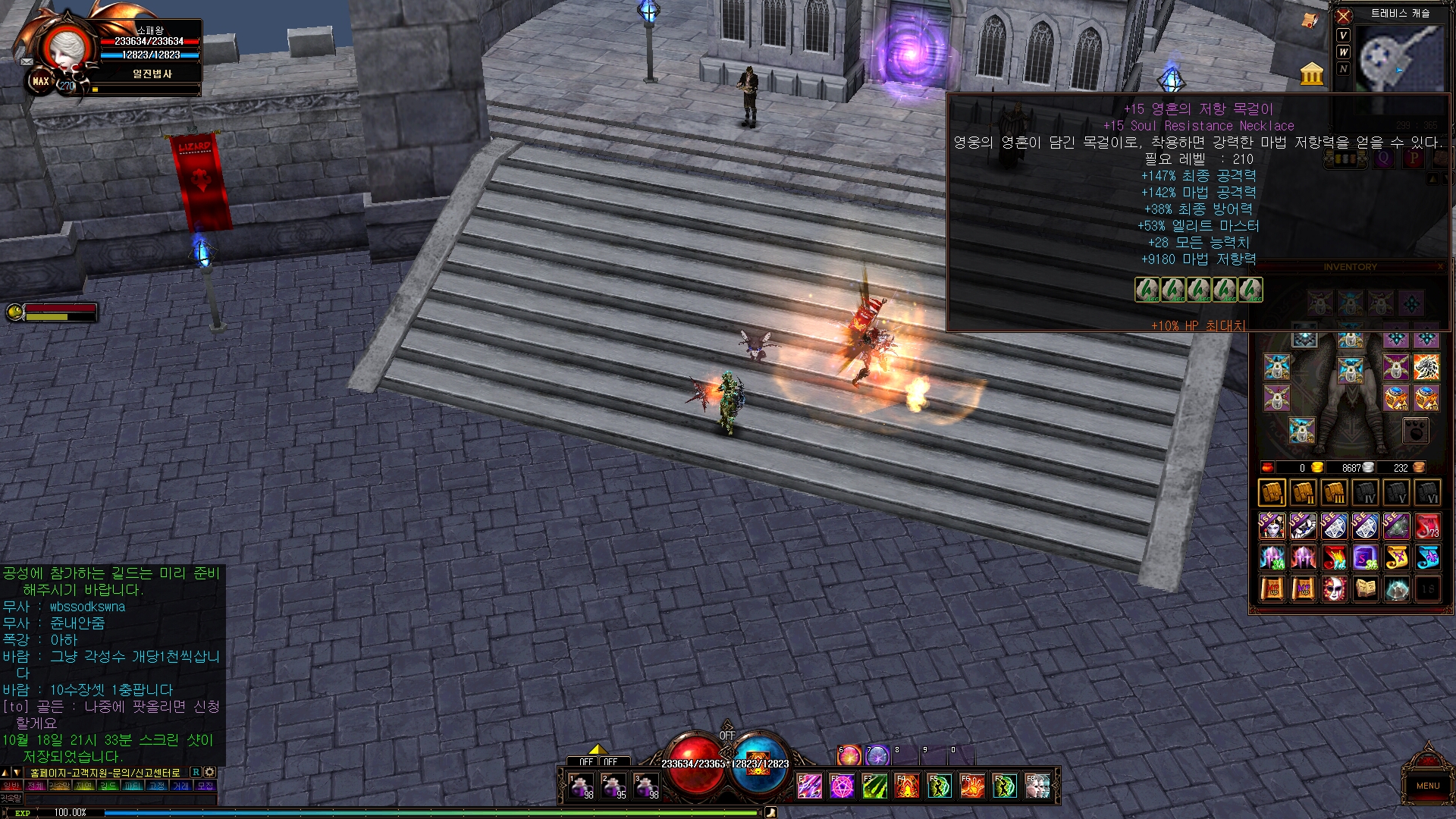Switch chat to the party (파티) tab
This screenshot has height=819, width=1456.
(133, 786)
